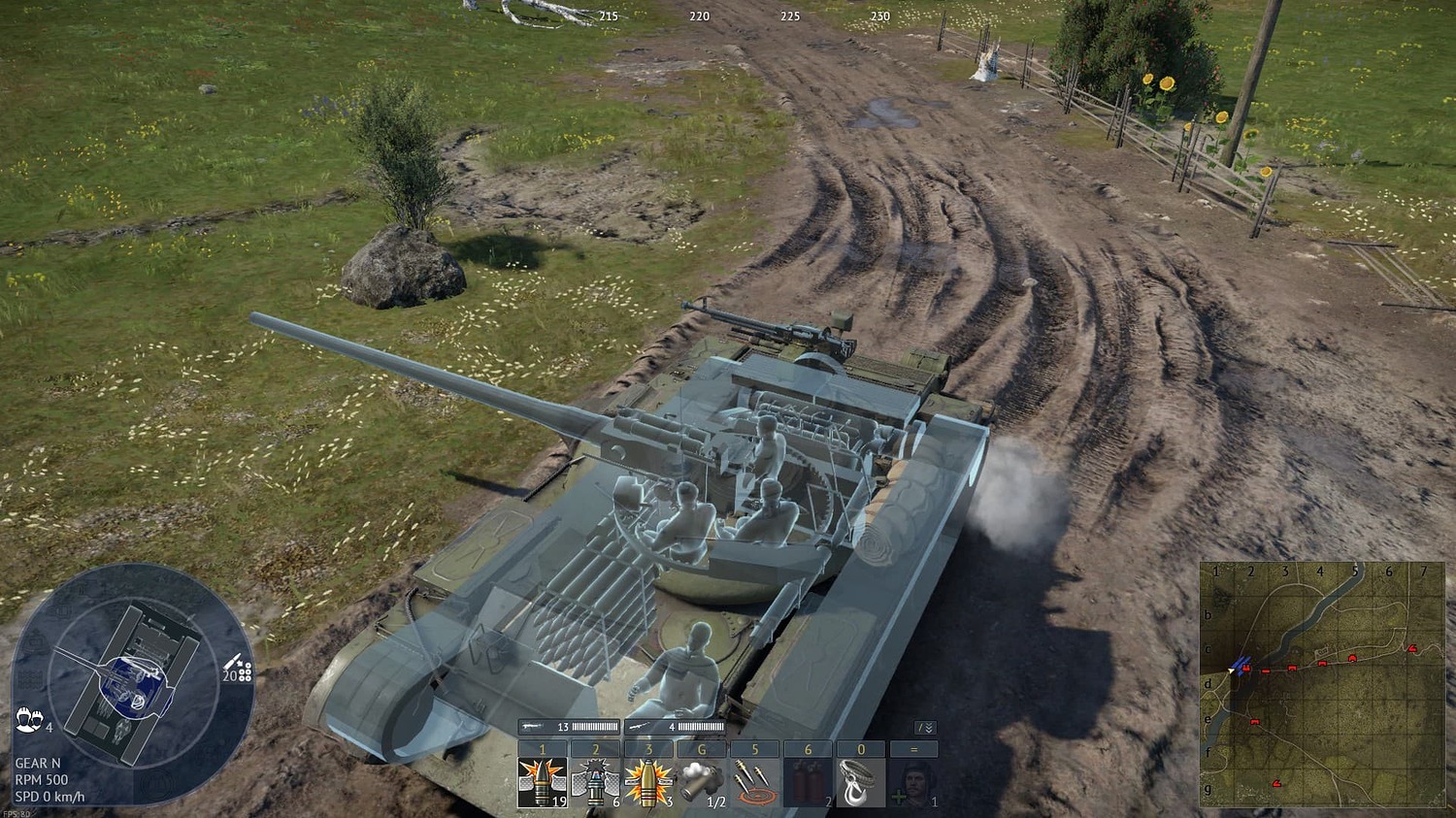Screen dimensions: 1456x818
Task: Click the GEAR N indicator
Action: click(x=39, y=763)
